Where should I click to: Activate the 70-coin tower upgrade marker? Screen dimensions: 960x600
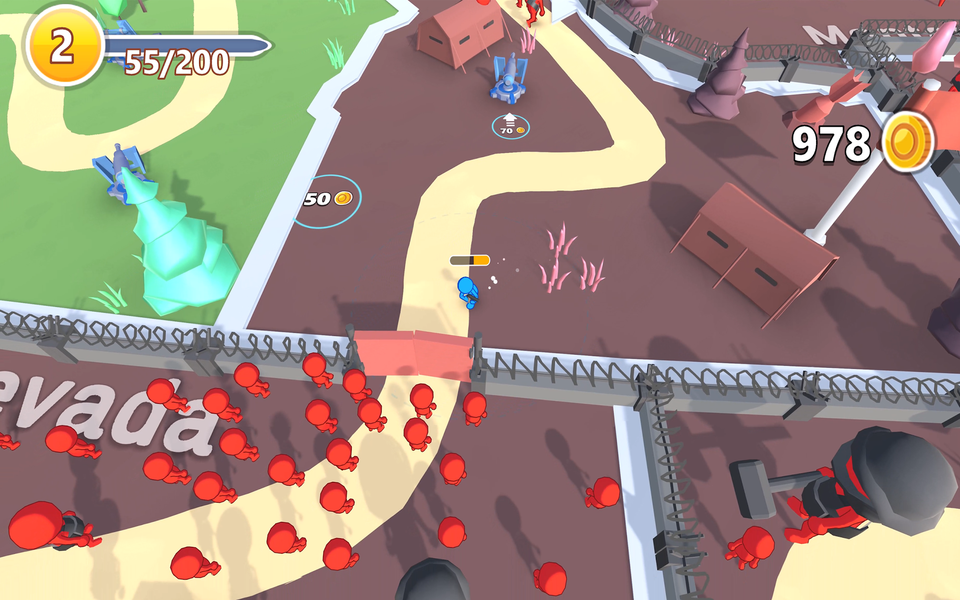pyautogui.click(x=510, y=126)
